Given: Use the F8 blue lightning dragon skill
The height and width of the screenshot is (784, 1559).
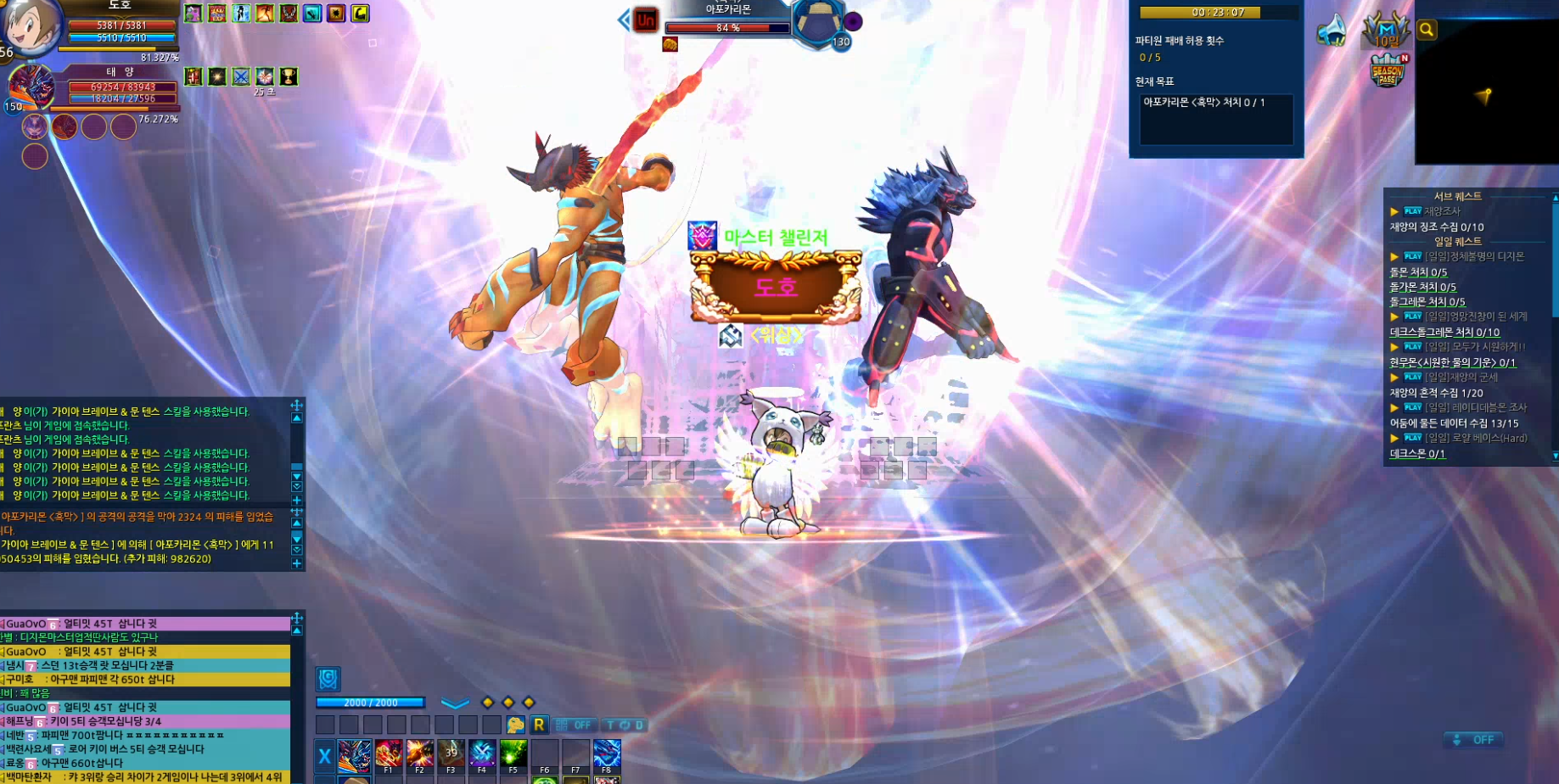Looking at the screenshot, I should 607,754.
